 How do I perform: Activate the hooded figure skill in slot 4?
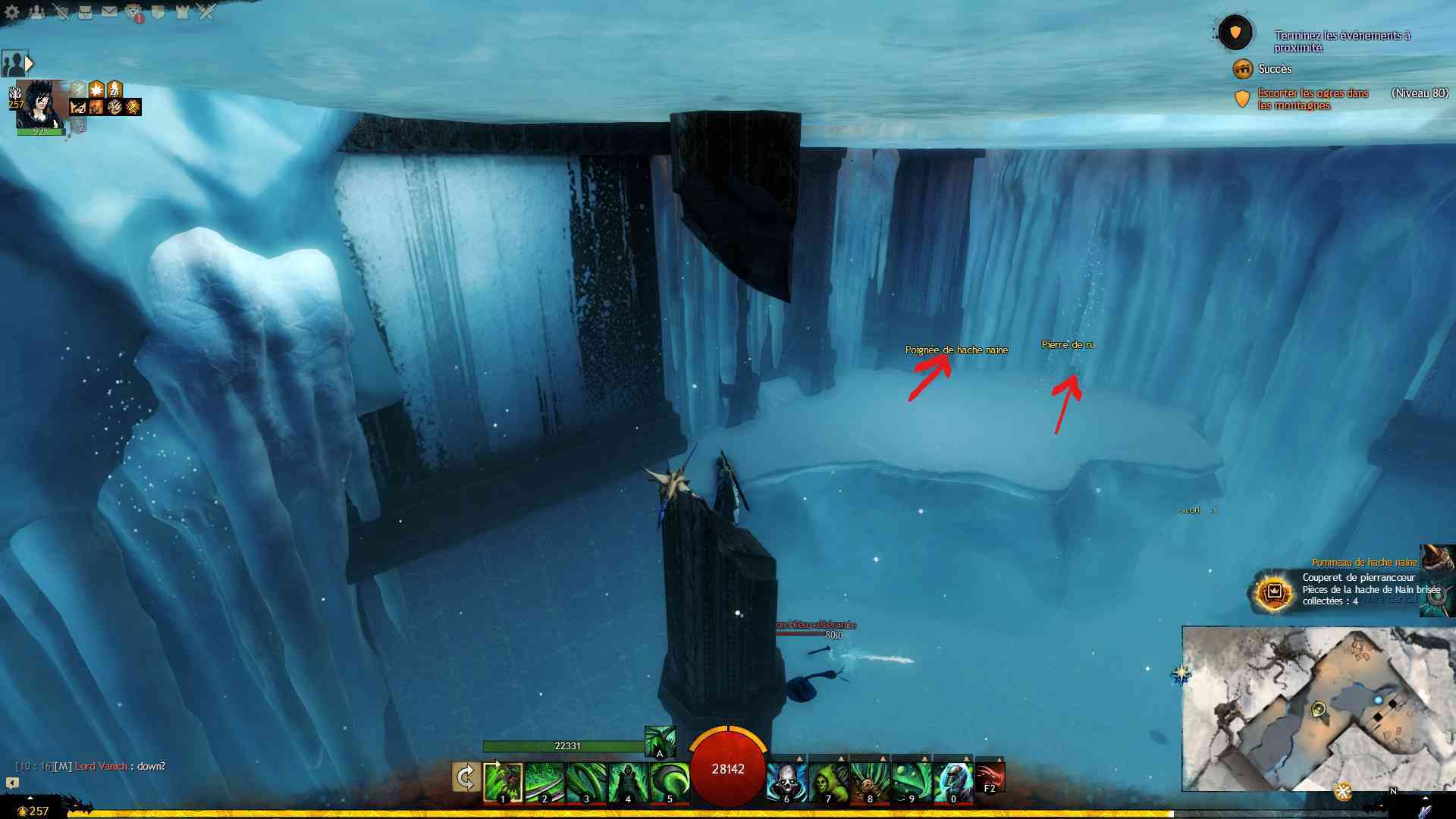click(x=628, y=783)
